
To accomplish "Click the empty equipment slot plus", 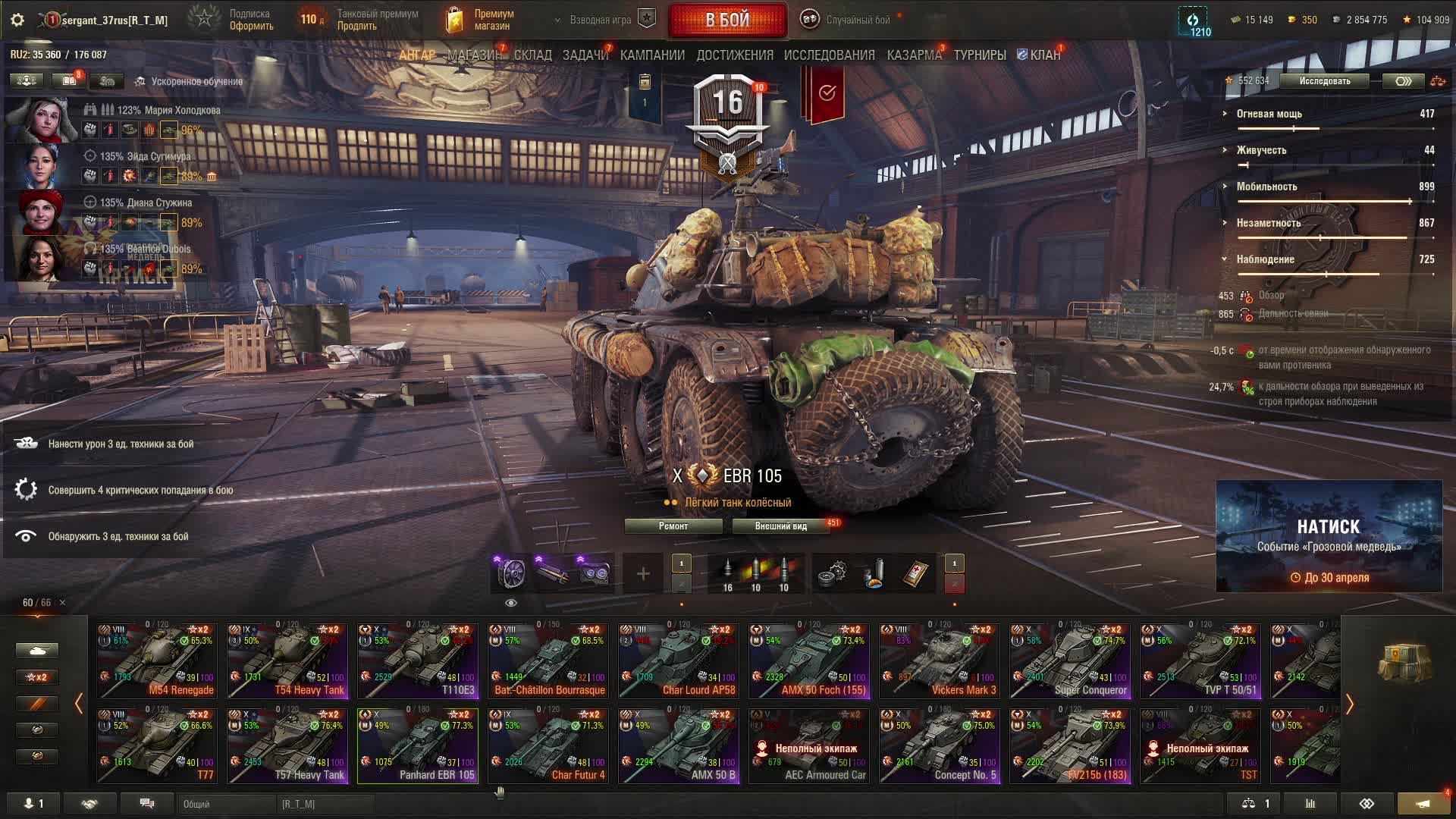I will (x=643, y=574).
